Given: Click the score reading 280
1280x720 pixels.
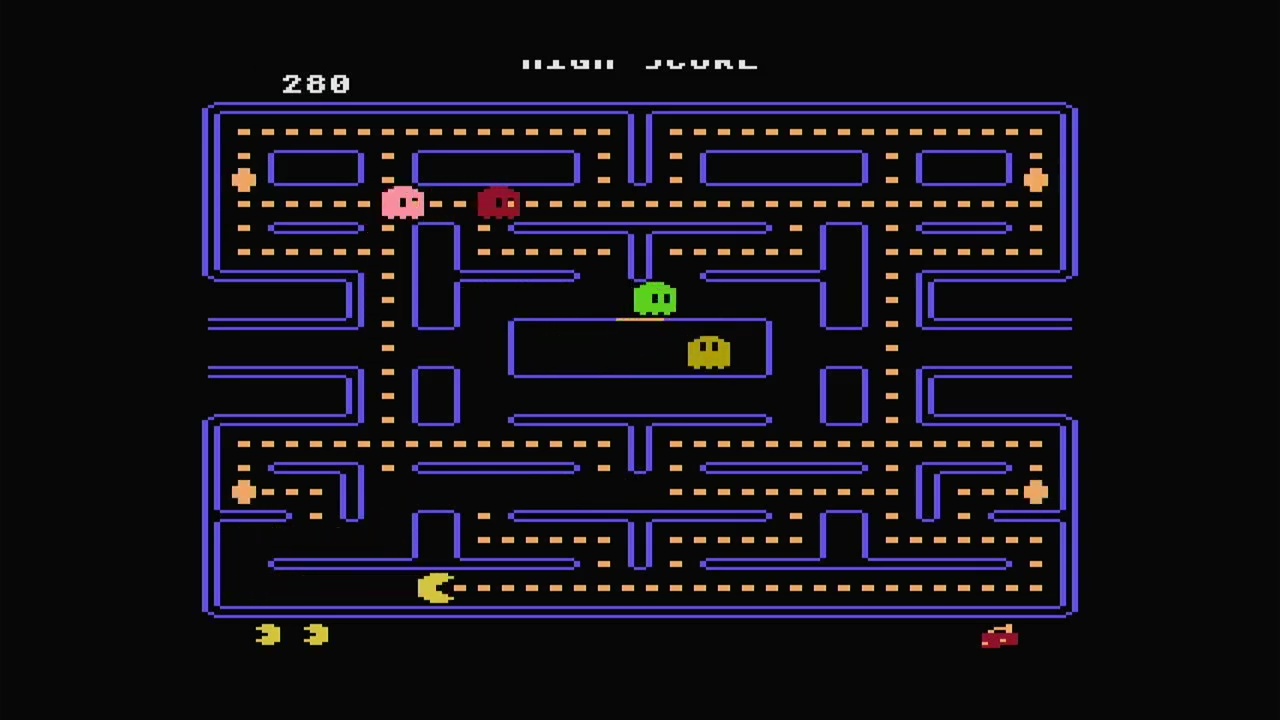Looking at the screenshot, I should click(316, 83).
